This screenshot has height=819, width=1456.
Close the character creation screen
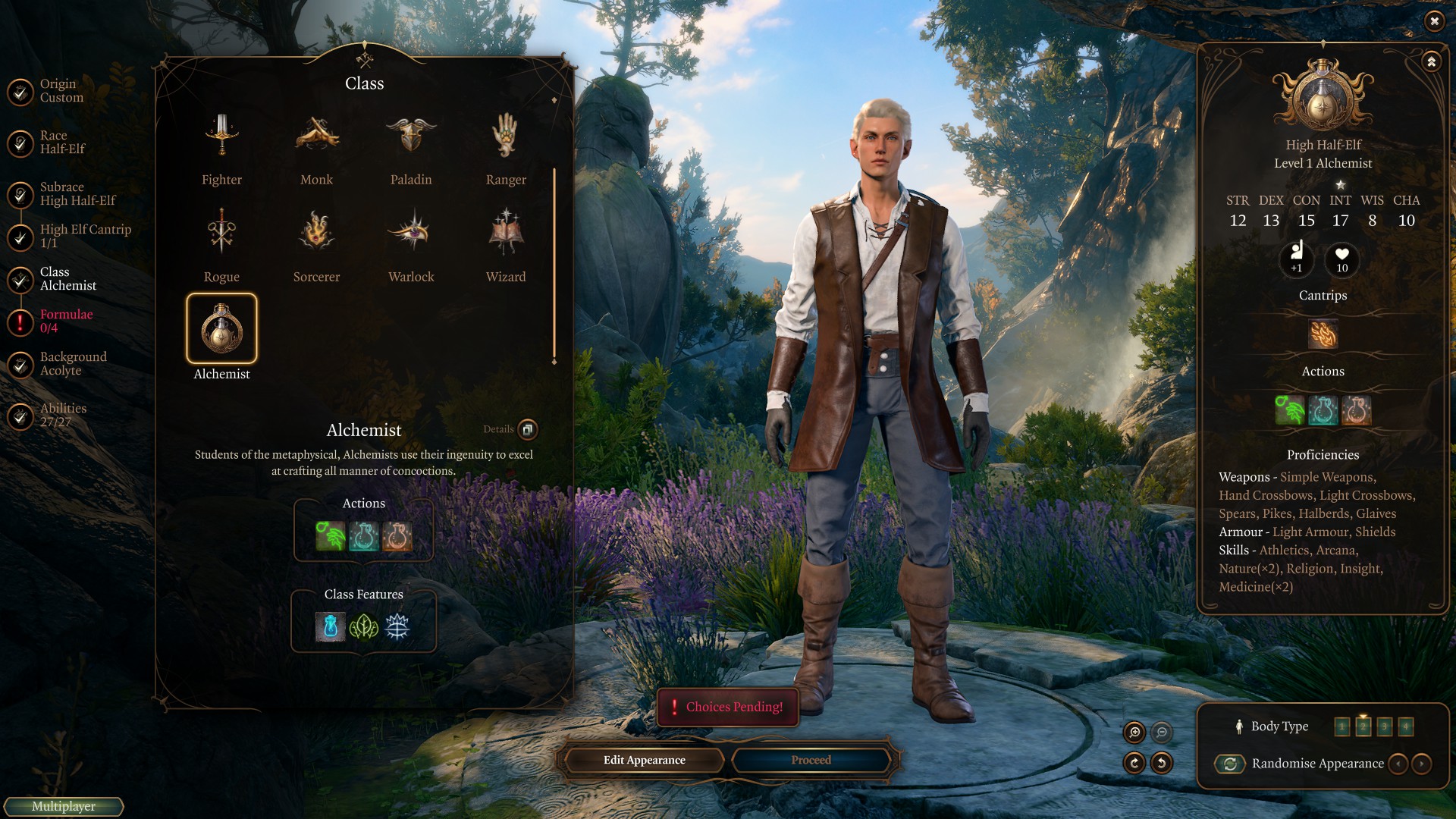tap(1434, 21)
